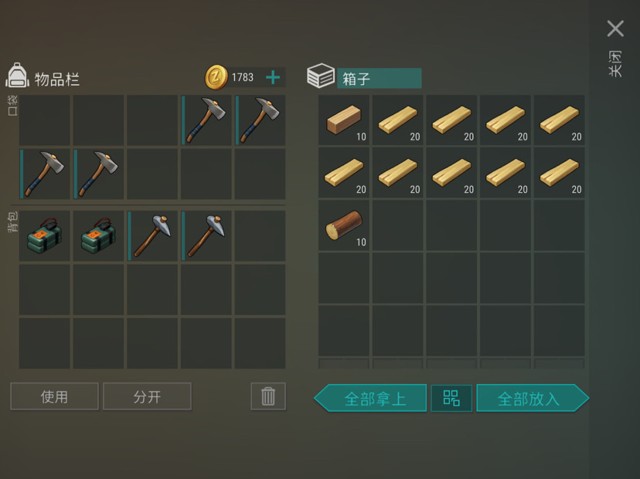Click the 箱子 chest name field
The height and width of the screenshot is (479, 640).
click(379, 78)
